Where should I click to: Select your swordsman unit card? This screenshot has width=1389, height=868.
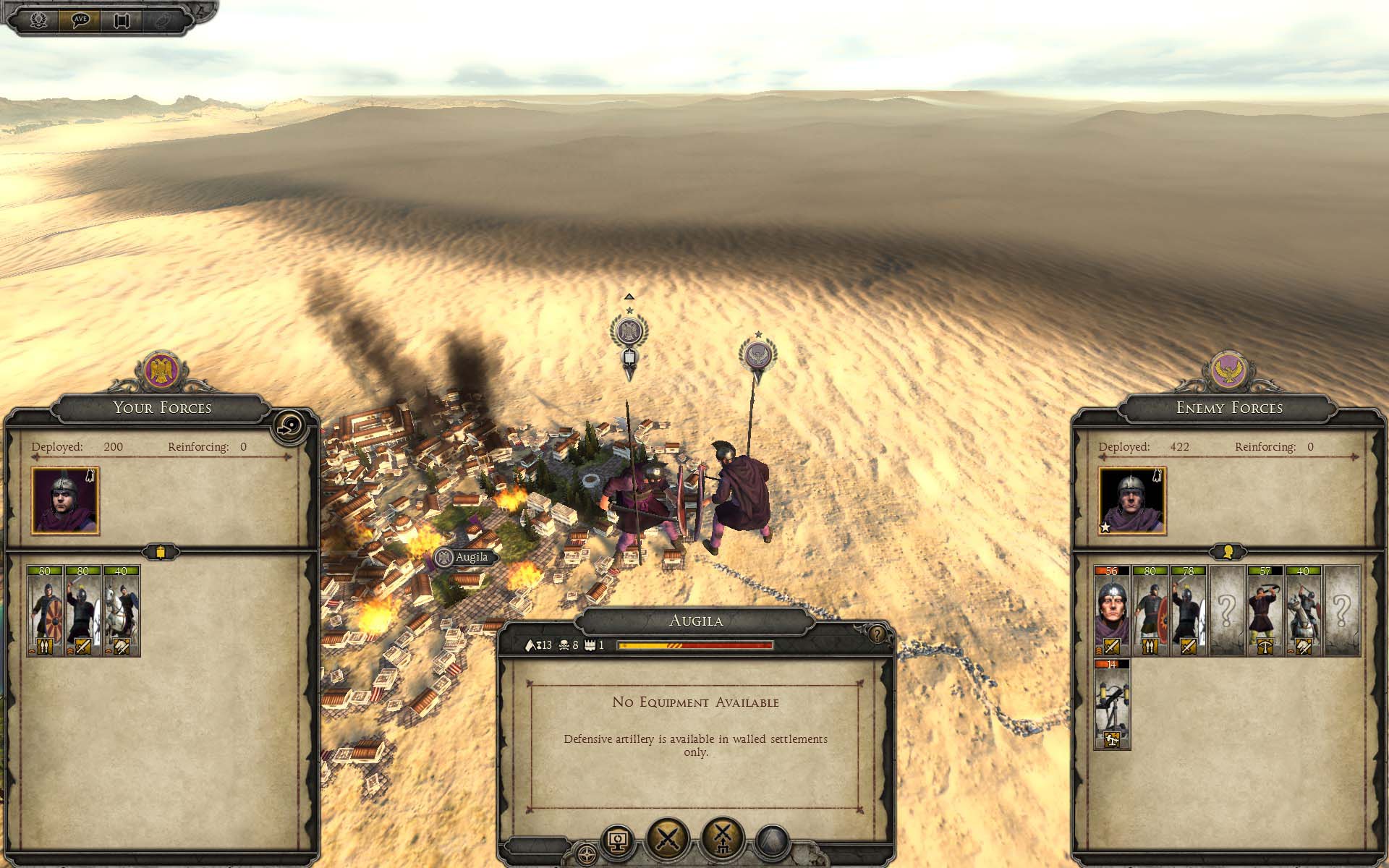[83, 611]
